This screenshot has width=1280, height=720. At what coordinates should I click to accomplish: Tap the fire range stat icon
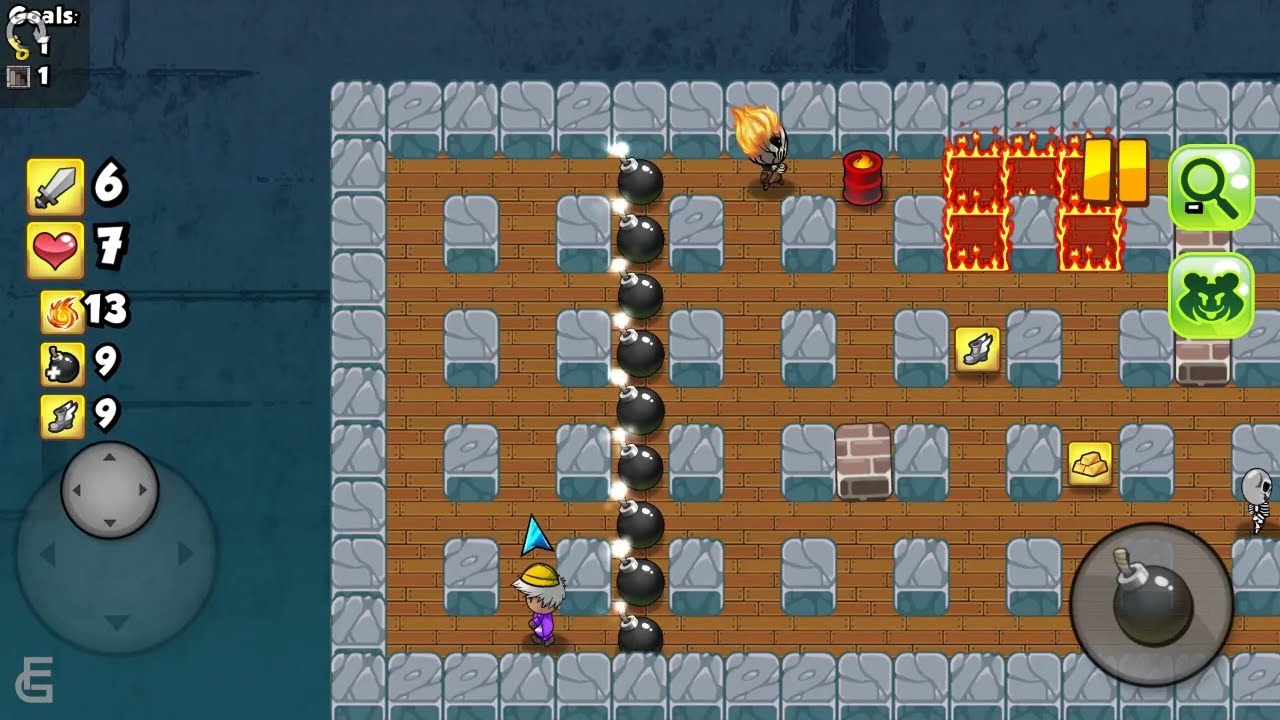coord(62,312)
